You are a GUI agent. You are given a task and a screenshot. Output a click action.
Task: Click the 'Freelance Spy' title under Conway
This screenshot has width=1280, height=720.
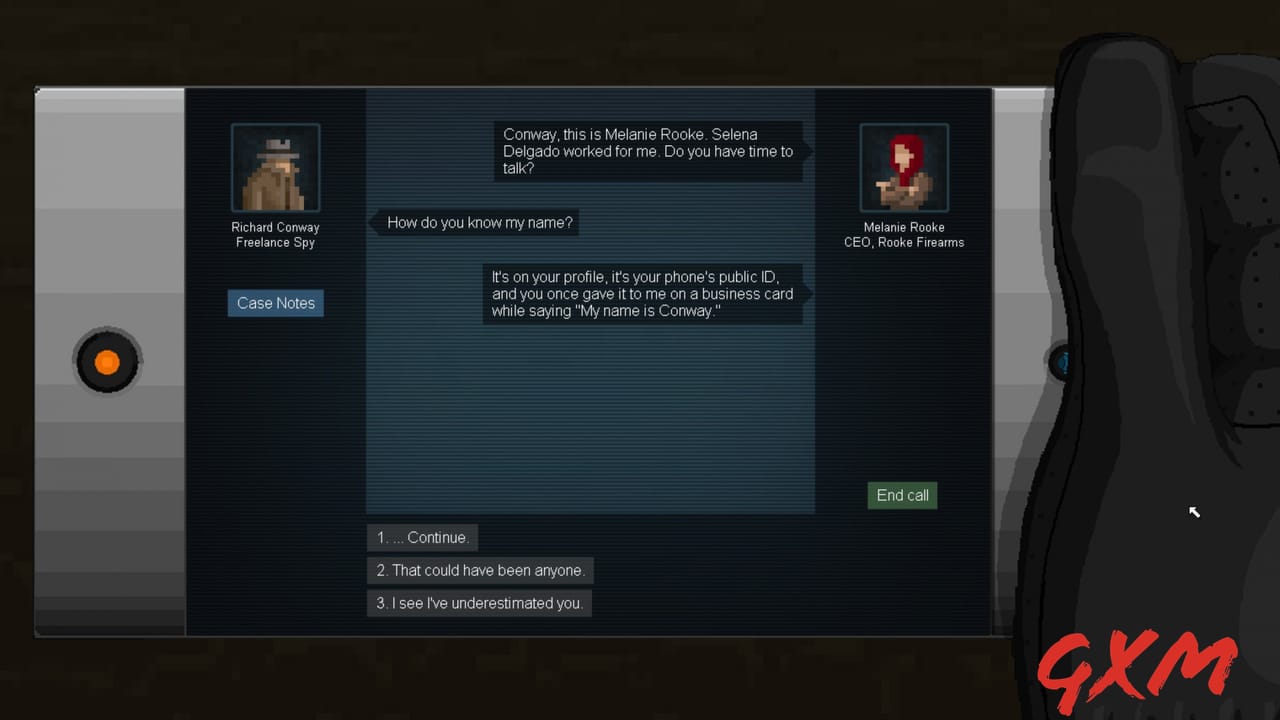275,242
